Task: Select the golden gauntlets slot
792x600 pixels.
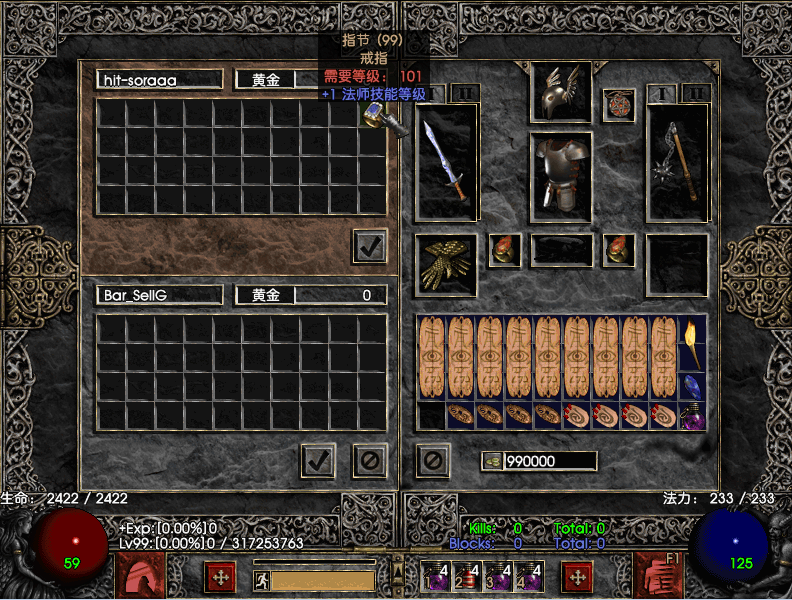Action: point(446,264)
